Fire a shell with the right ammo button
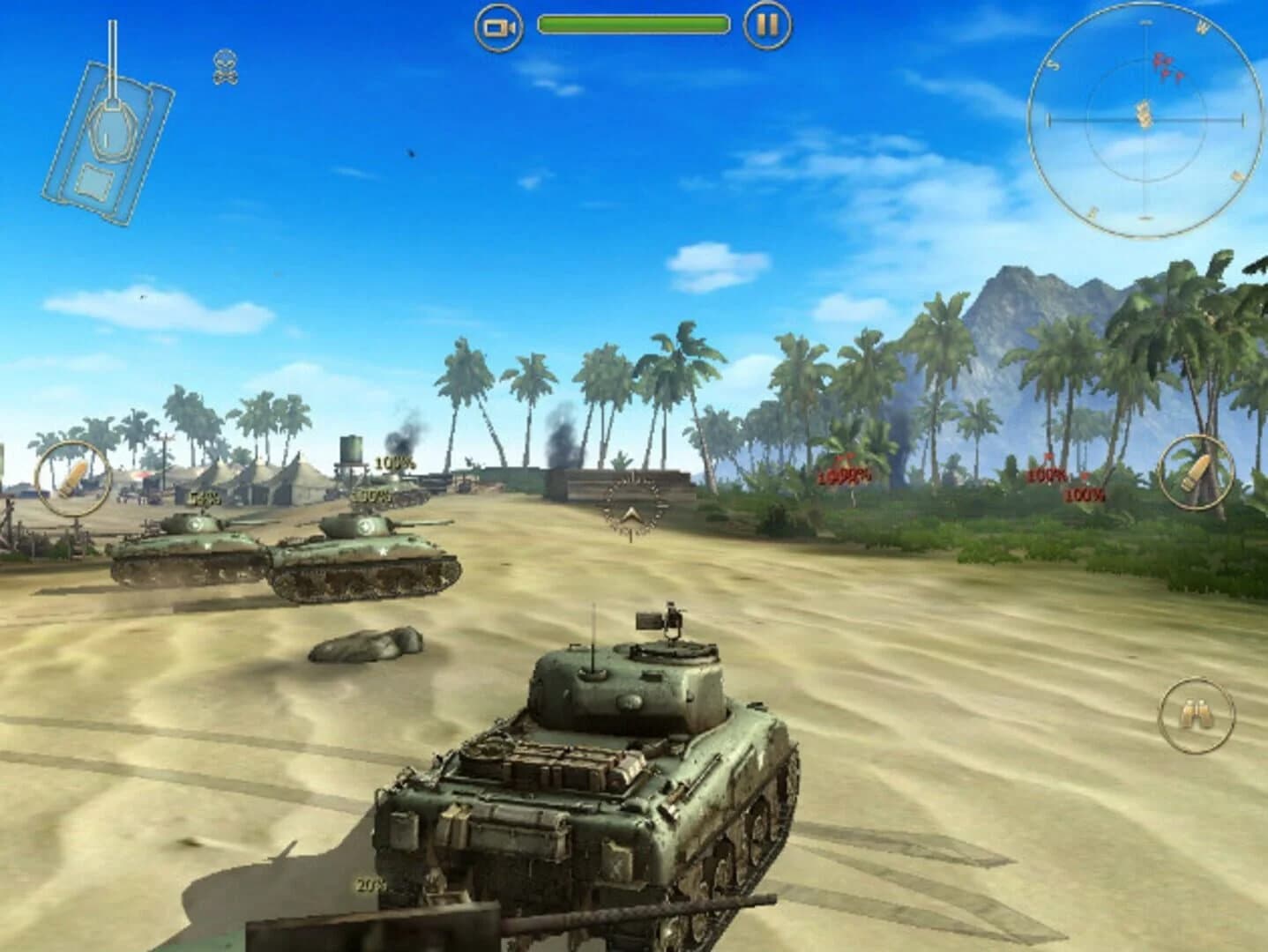Screen dimensions: 1268x952 tap(1195, 473)
